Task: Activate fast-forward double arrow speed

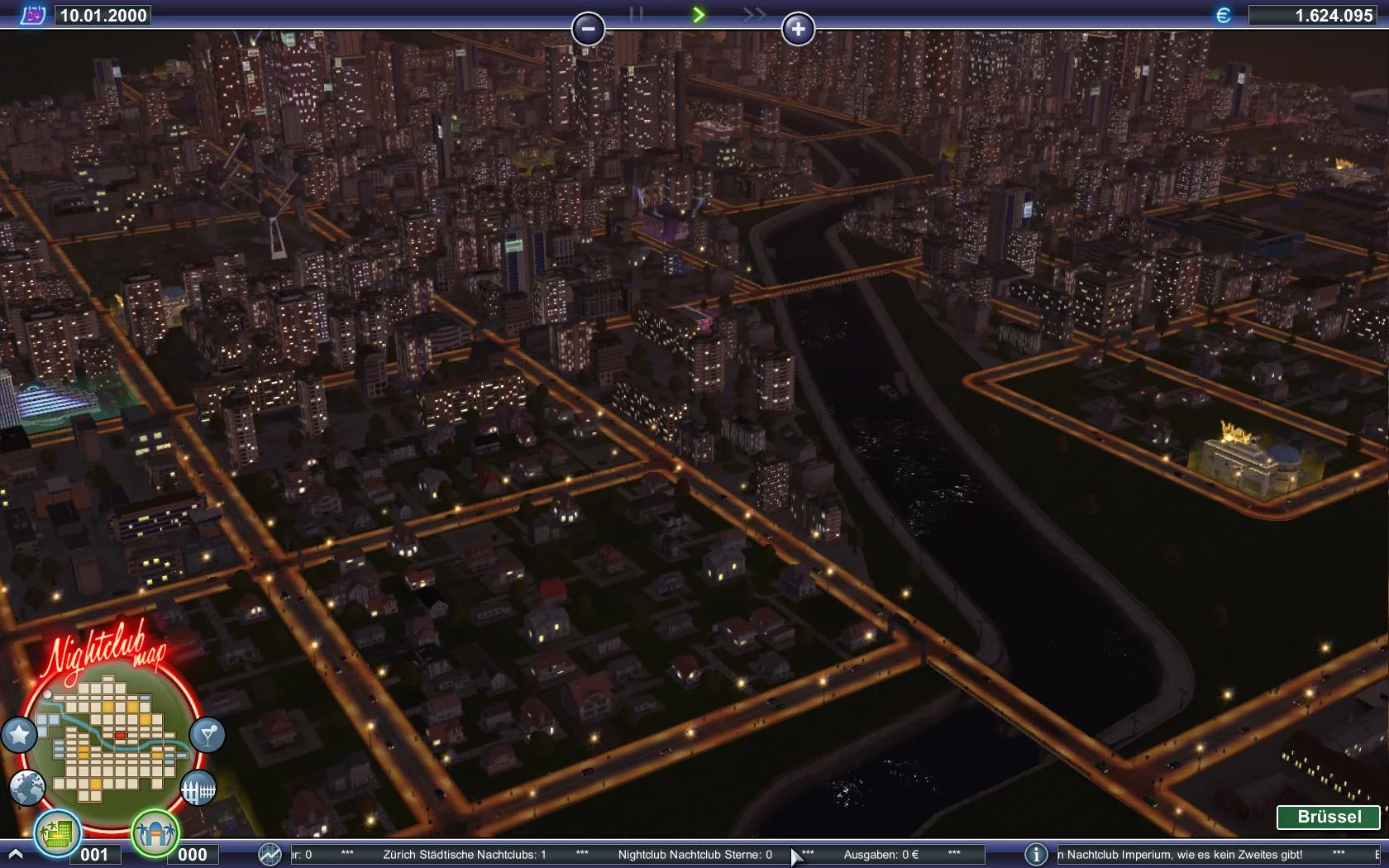Action: (754, 14)
